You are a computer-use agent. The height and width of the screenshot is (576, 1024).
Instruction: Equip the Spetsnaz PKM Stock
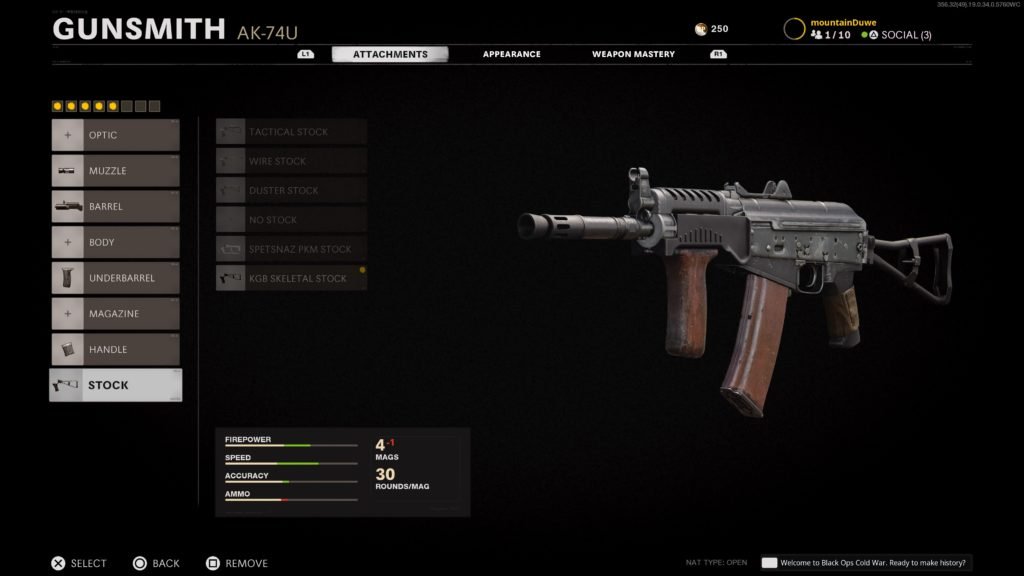point(291,249)
